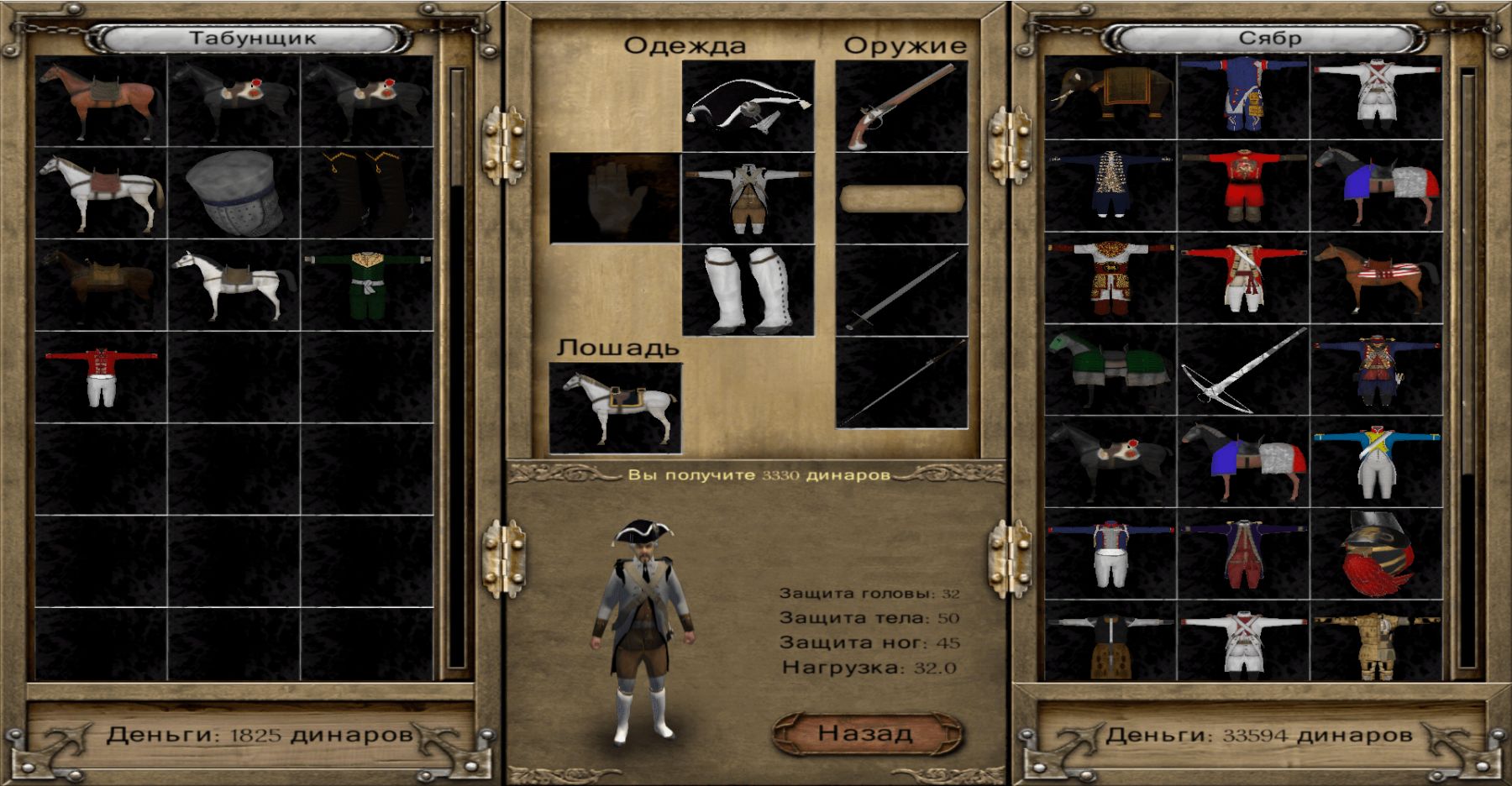Image resolution: width=1512 pixels, height=786 pixels.
Task: Select the equipped cartridge roll slot
Action: [901, 199]
